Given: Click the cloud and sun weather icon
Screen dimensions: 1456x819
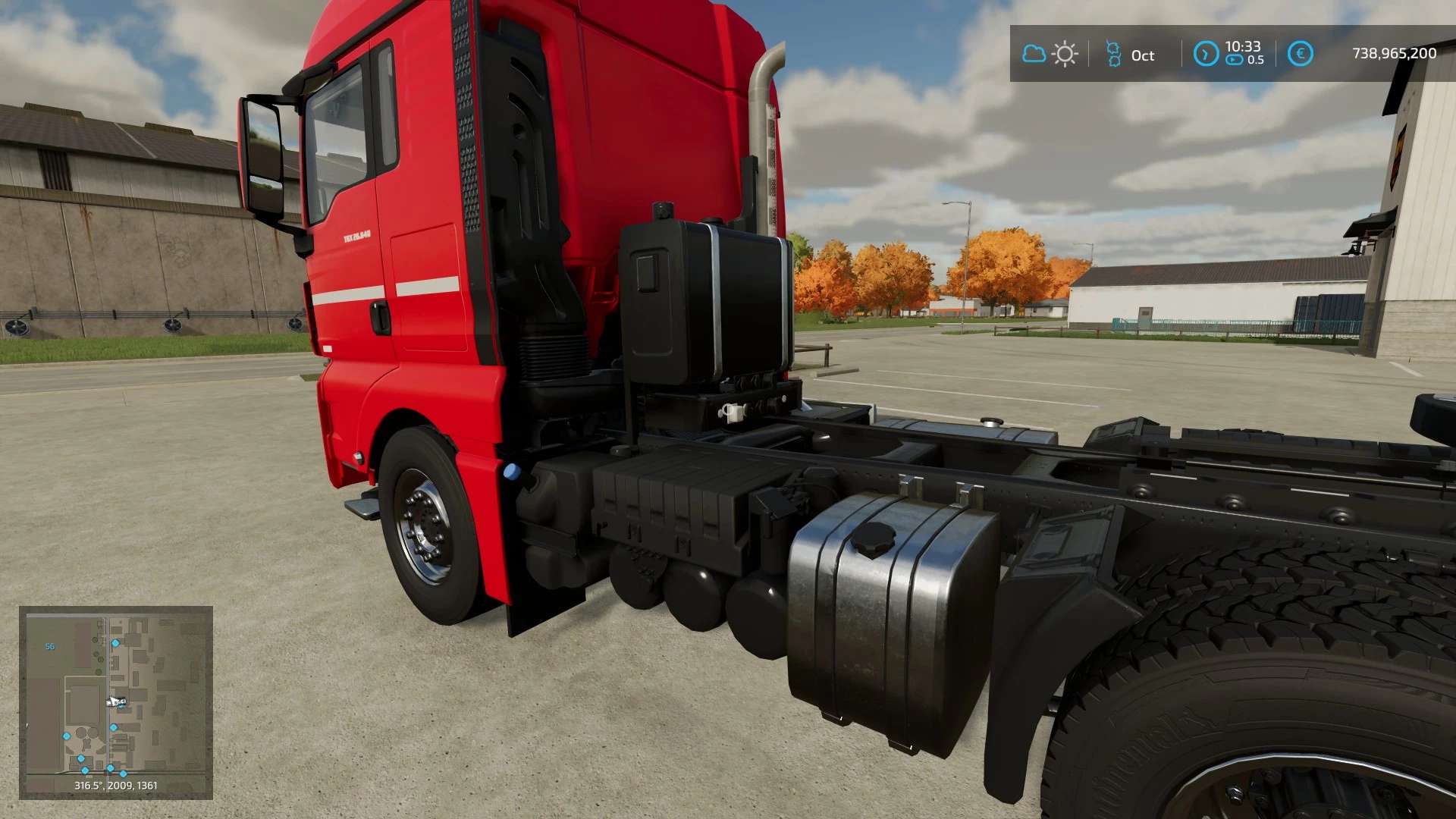Looking at the screenshot, I should pyautogui.click(x=1050, y=54).
